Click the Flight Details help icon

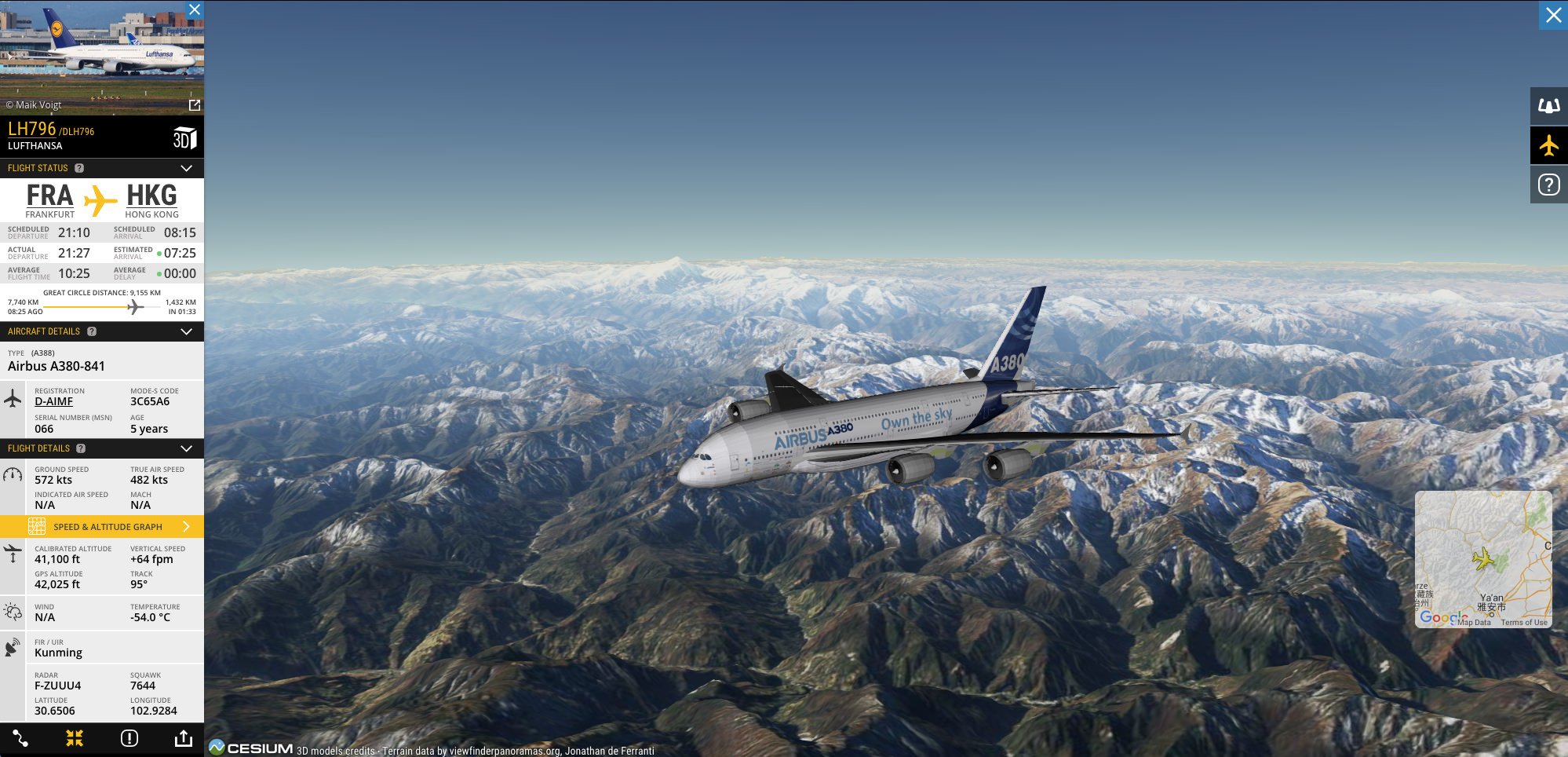[x=81, y=448]
